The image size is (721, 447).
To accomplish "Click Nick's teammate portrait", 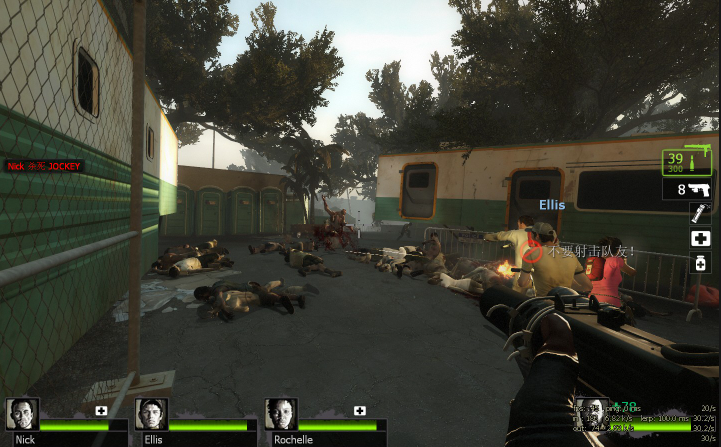I will (x=22, y=414).
